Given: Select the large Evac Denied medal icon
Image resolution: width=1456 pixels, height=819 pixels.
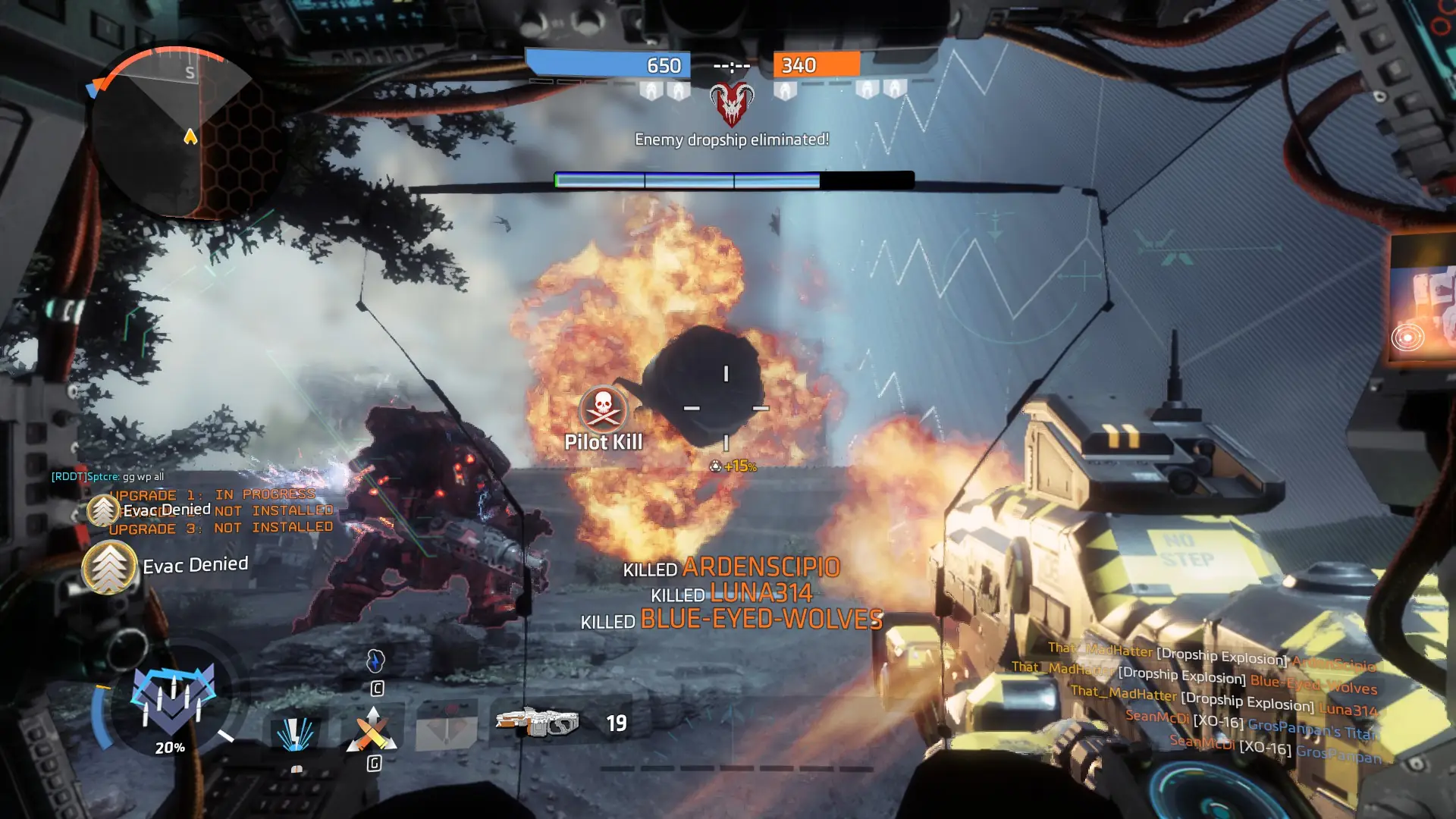Looking at the screenshot, I should coord(109,567).
